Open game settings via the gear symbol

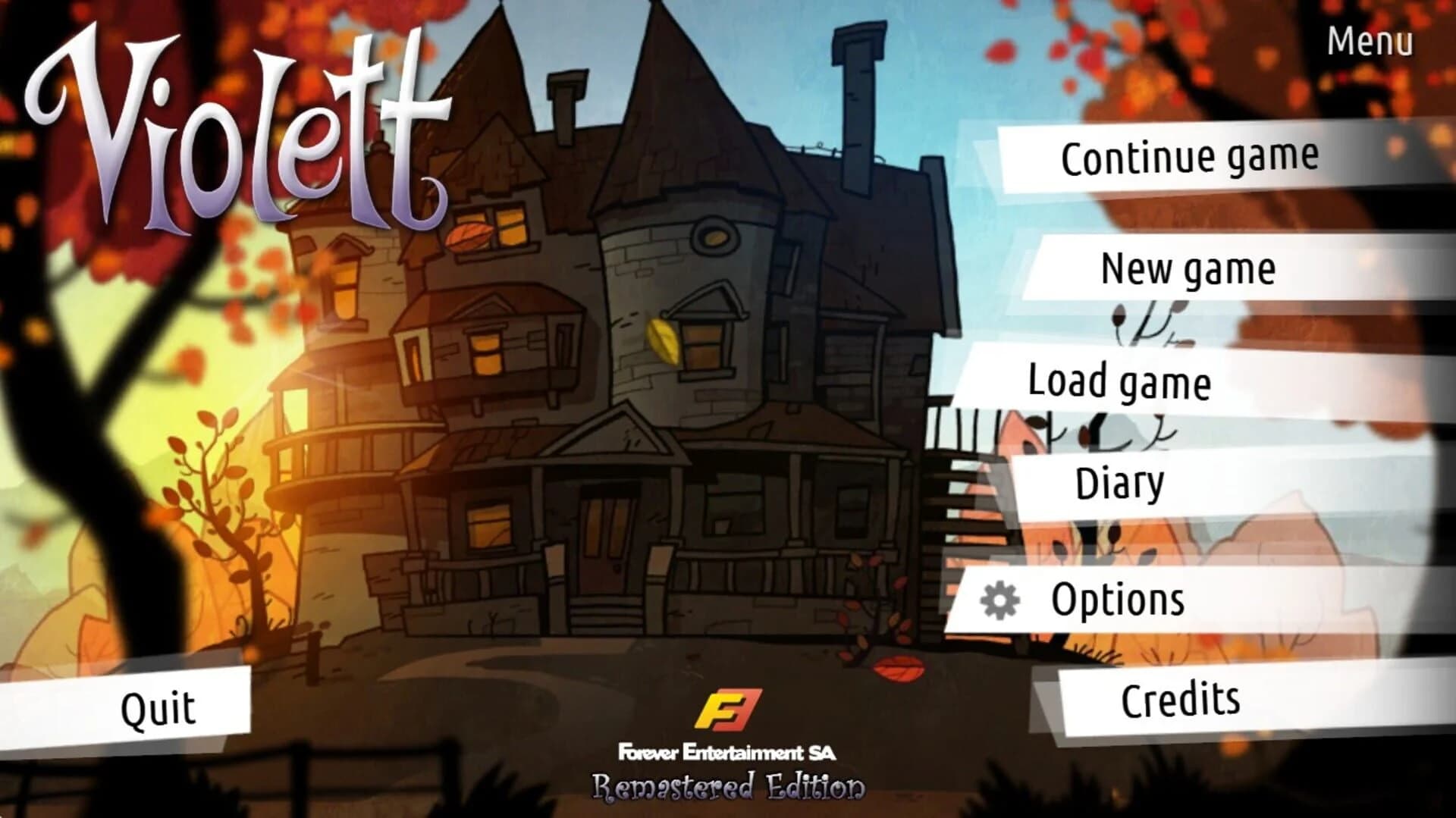tap(999, 598)
